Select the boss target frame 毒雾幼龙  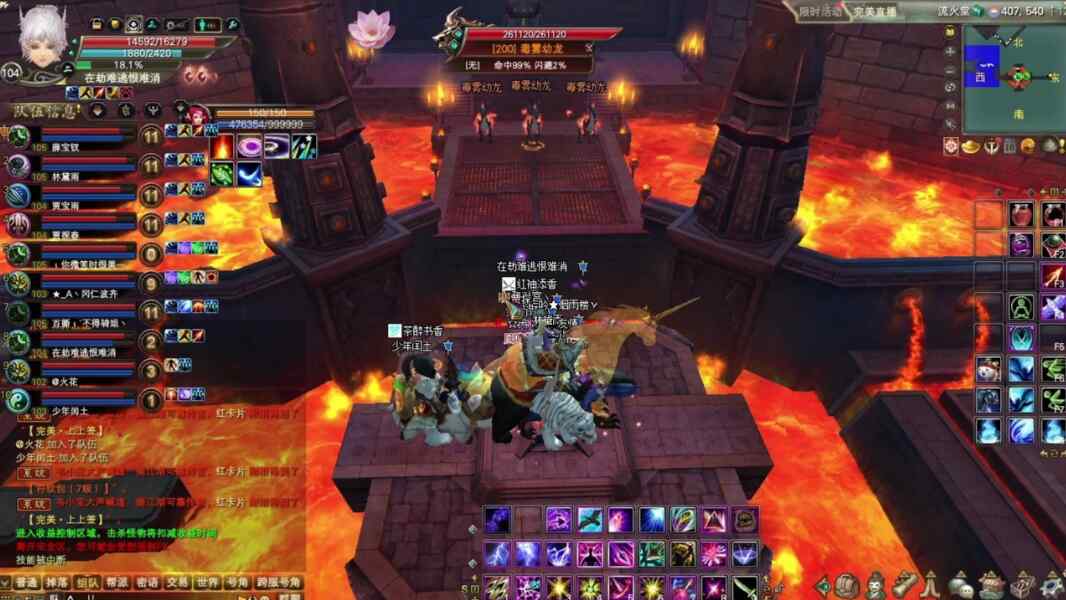point(527,47)
